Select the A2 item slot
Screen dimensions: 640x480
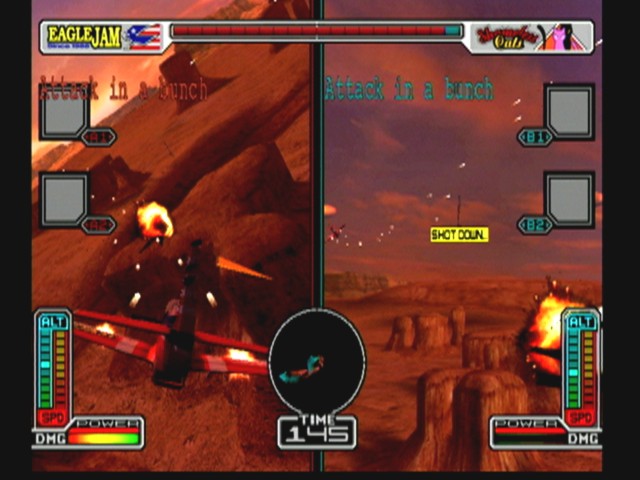64,199
